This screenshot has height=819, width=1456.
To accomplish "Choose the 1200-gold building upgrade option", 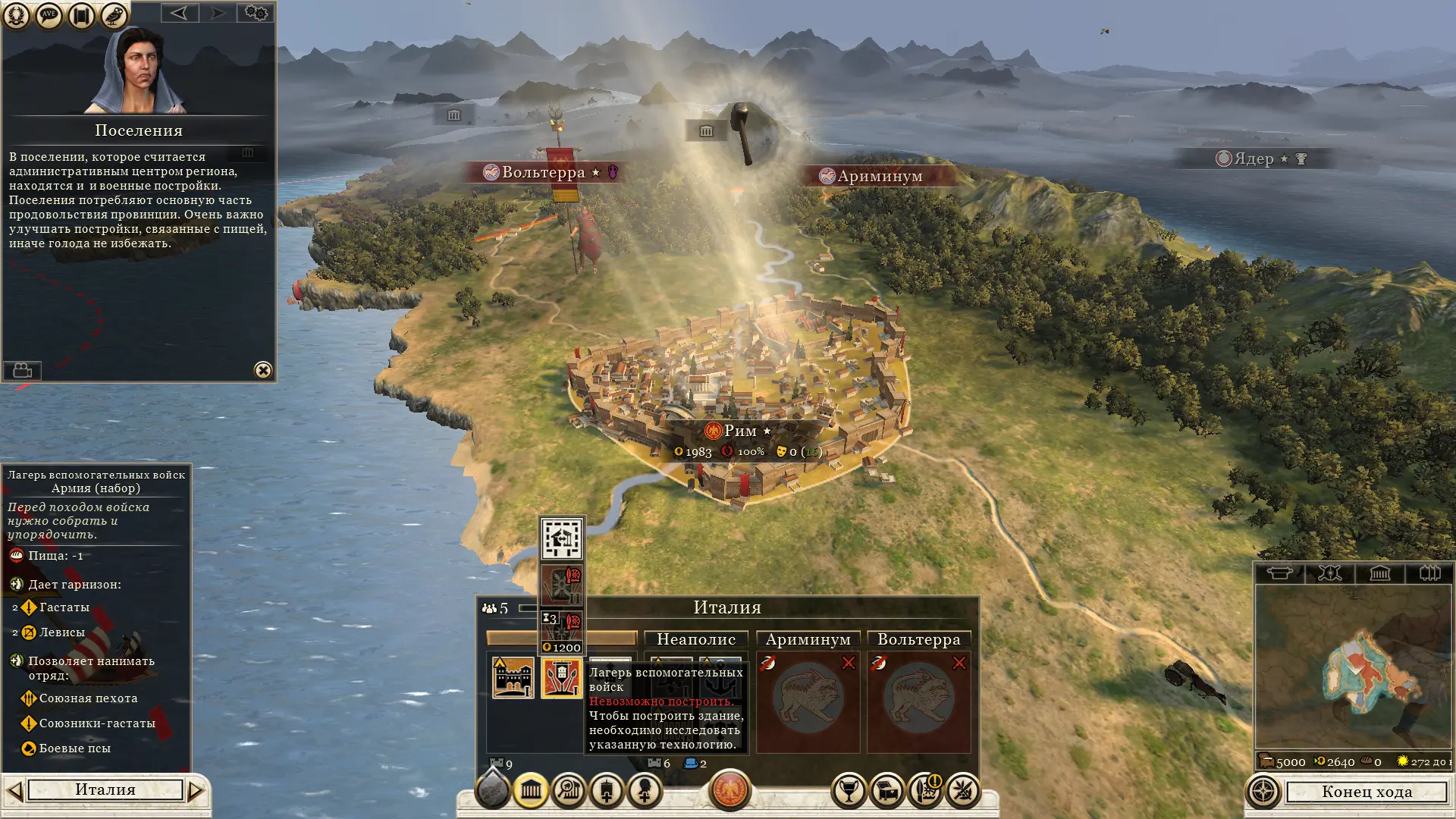I will click(562, 631).
